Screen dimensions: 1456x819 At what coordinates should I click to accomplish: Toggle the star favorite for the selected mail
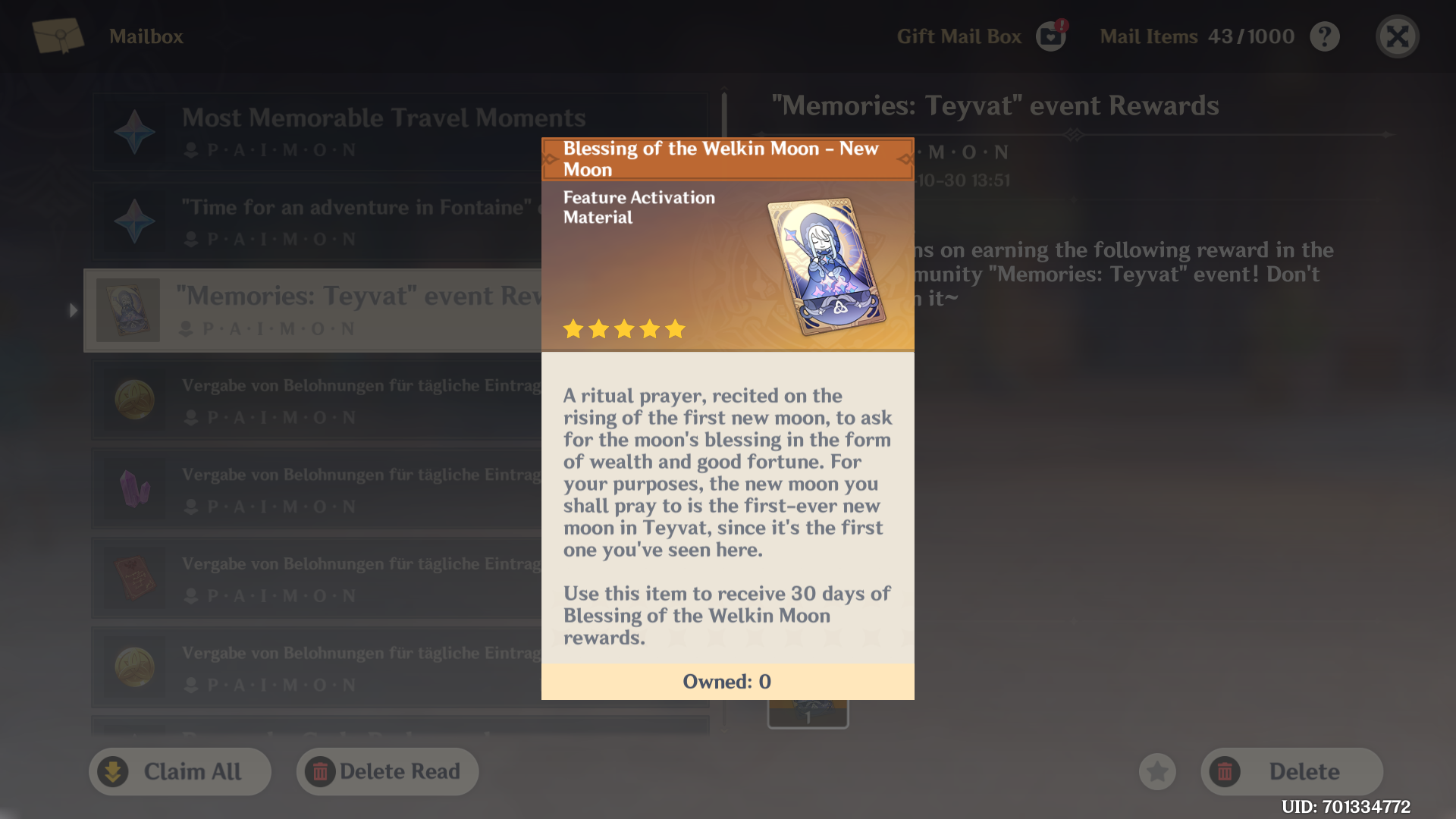[1158, 771]
